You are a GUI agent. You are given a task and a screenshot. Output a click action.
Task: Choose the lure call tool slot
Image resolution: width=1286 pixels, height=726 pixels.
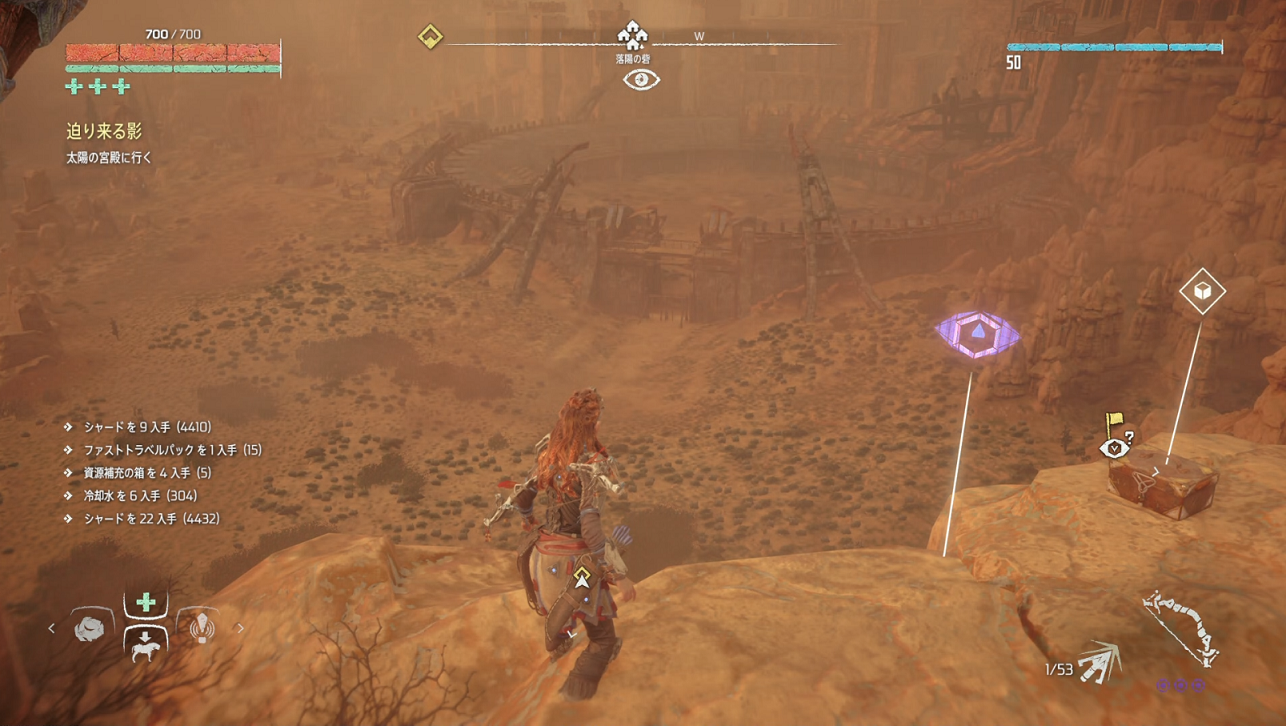point(201,627)
